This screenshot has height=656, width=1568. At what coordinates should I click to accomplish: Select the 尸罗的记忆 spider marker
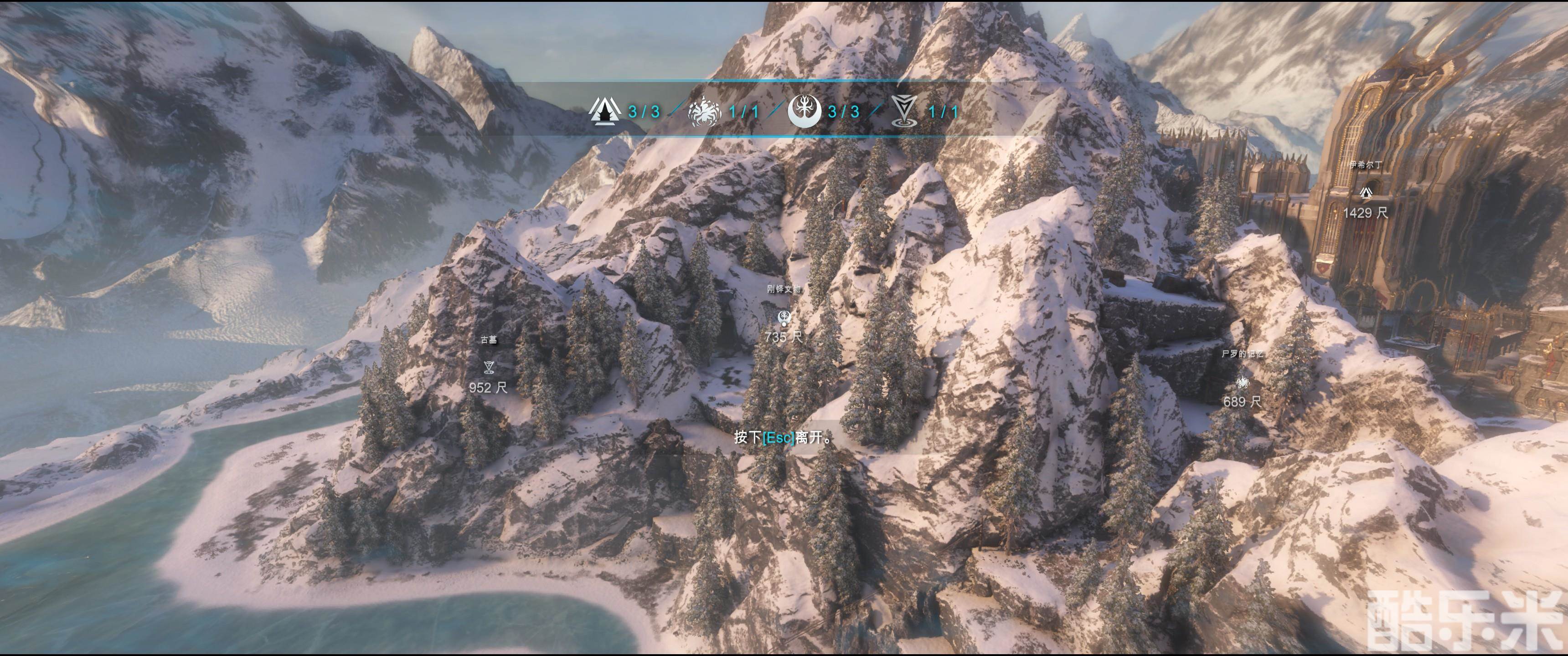(1243, 382)
